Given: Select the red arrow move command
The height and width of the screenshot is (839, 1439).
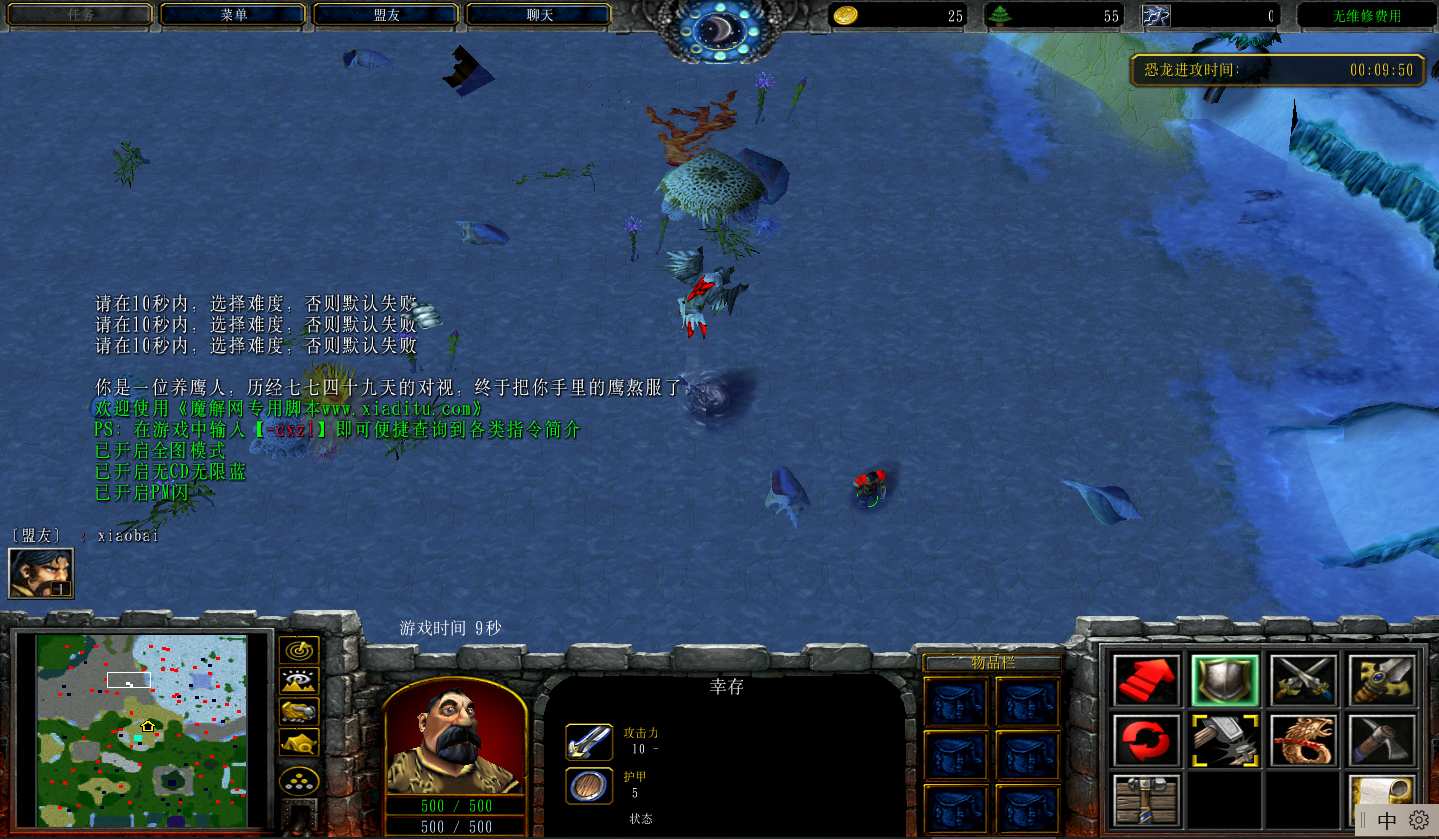Looking at the screenshot, I should 1147,680.
